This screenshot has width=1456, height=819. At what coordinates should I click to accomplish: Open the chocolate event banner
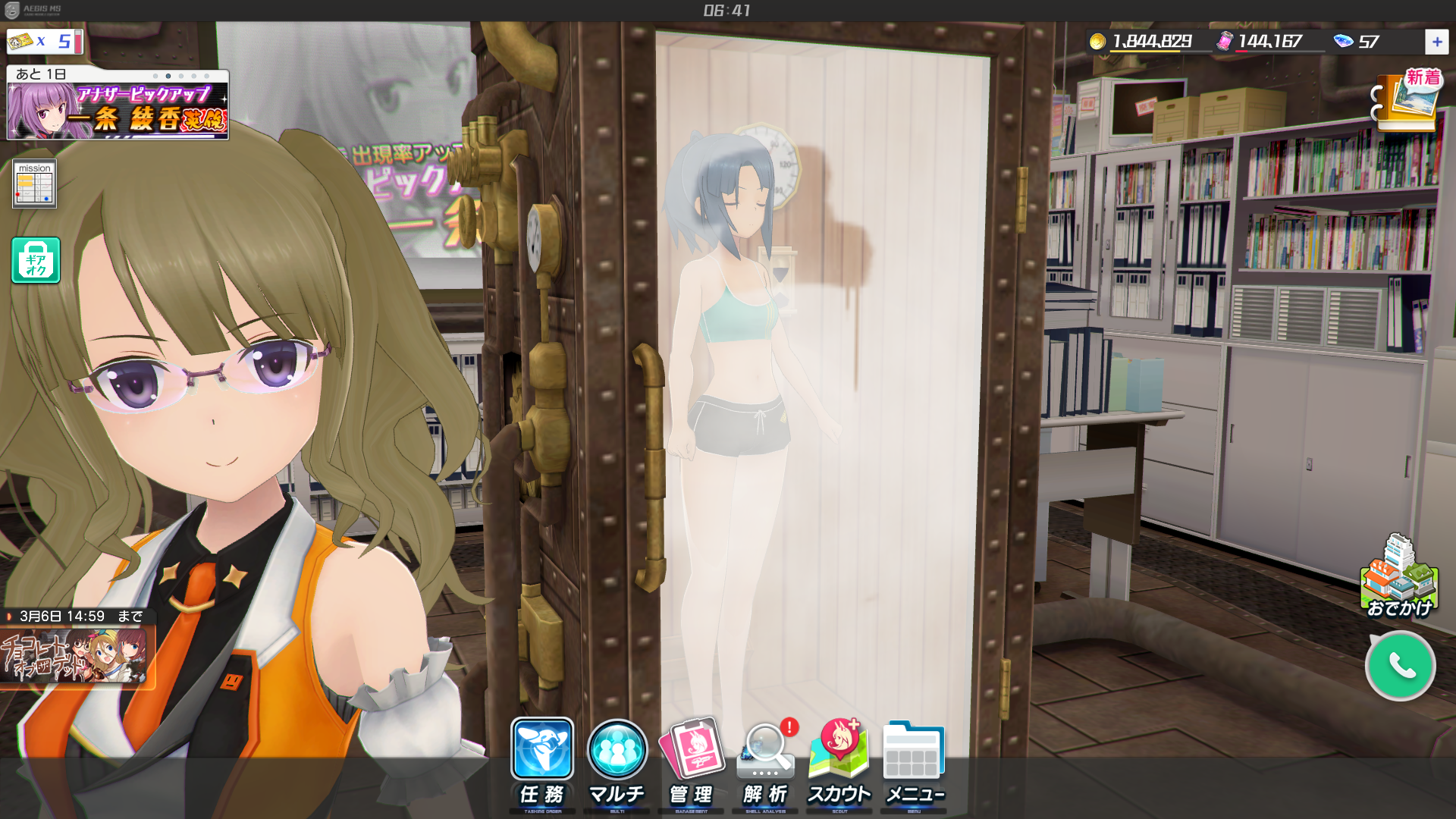74,657
